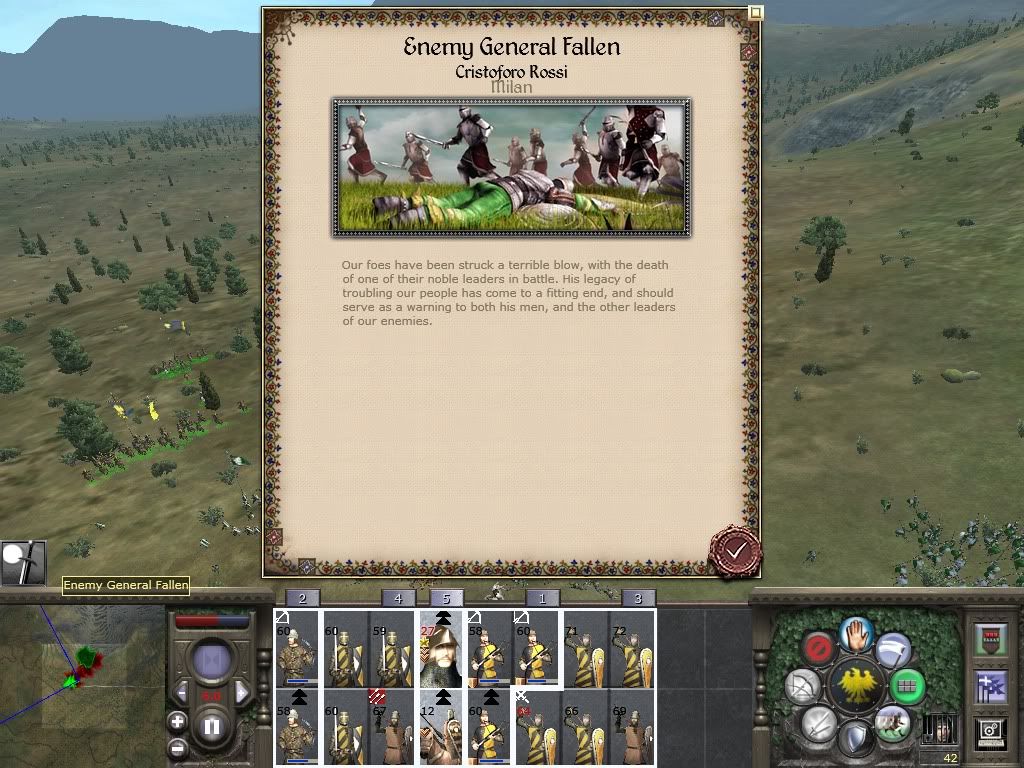Viewport: 1024px width, 768px height.
Task: Open the Enemy General Fallen event notification icon
Action: click(22, 563)
